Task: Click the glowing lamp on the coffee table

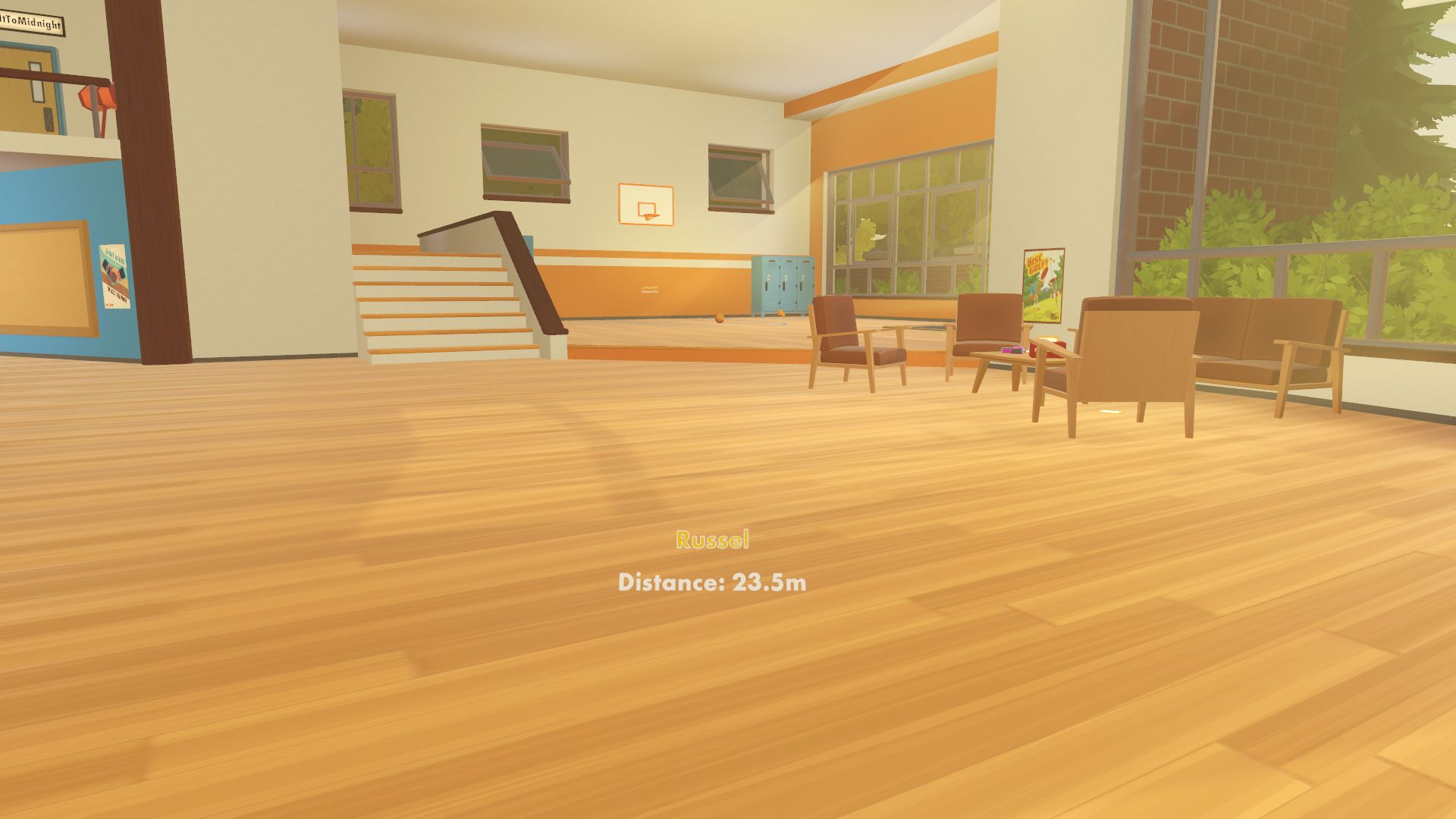Action: click(1050, 339)
